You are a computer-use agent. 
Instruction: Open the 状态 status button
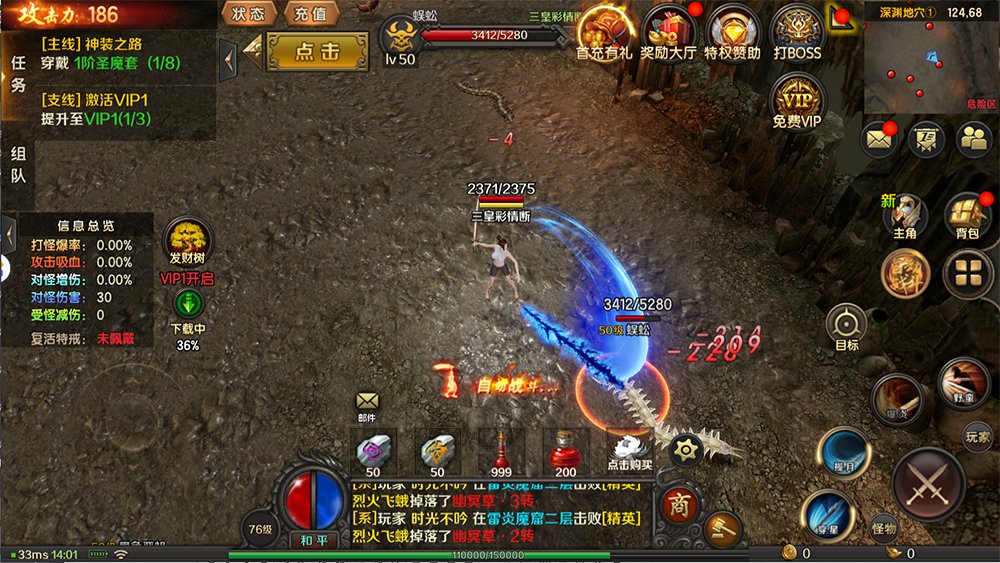pos(248,14)
